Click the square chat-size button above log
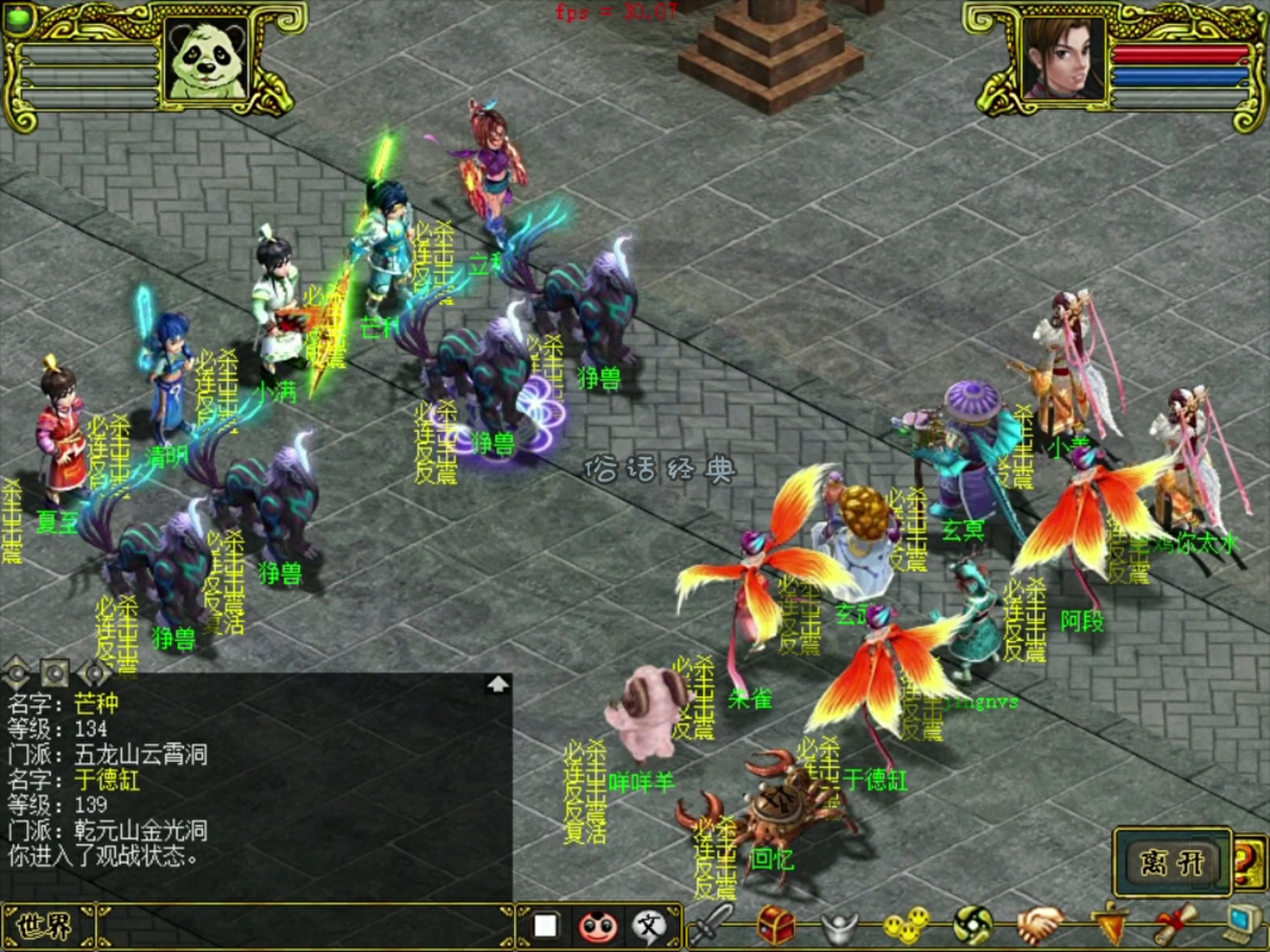 (55, 671)
